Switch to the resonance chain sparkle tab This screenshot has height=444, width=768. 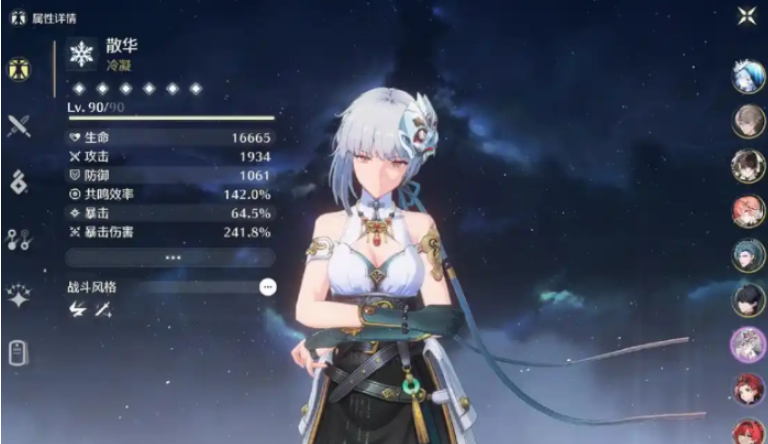coord(18,295)
